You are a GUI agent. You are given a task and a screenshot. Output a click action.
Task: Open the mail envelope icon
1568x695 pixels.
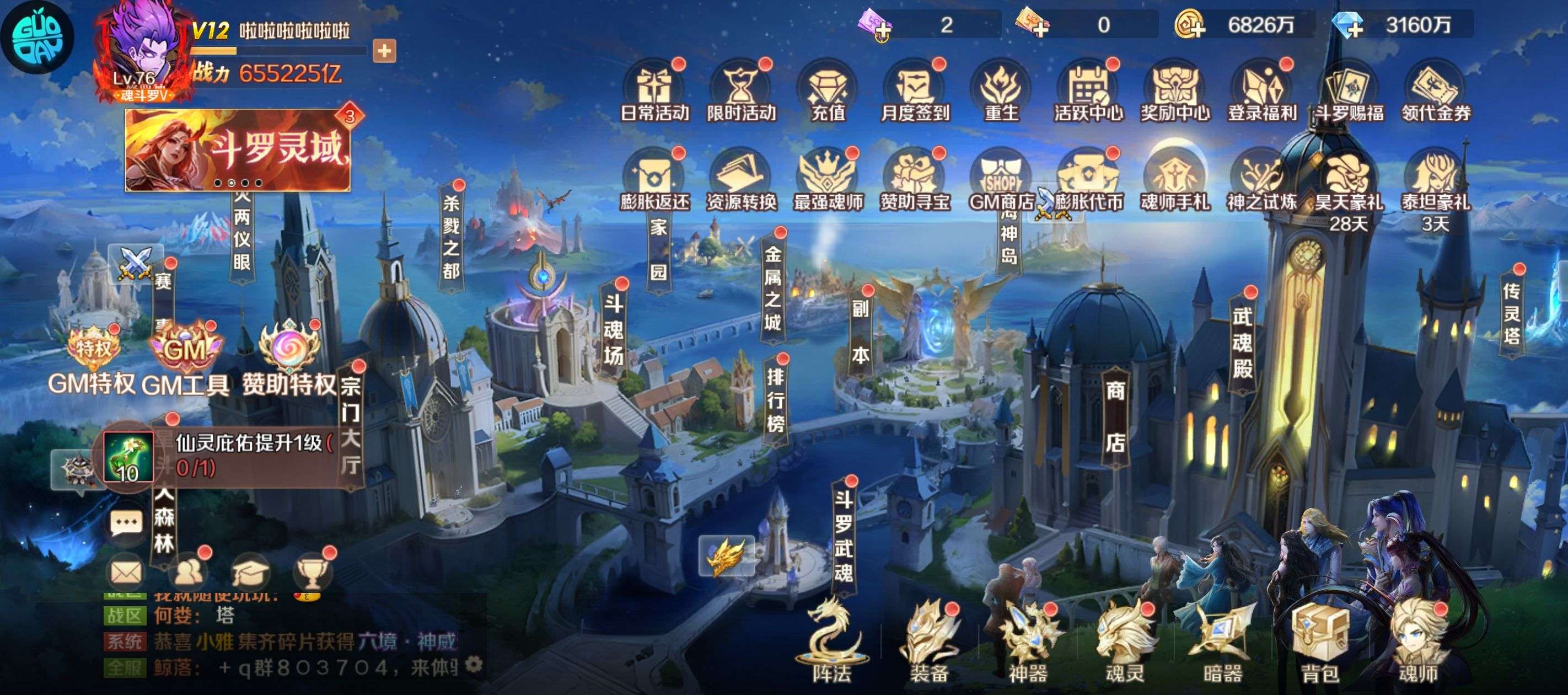click(x=127, y=572)
